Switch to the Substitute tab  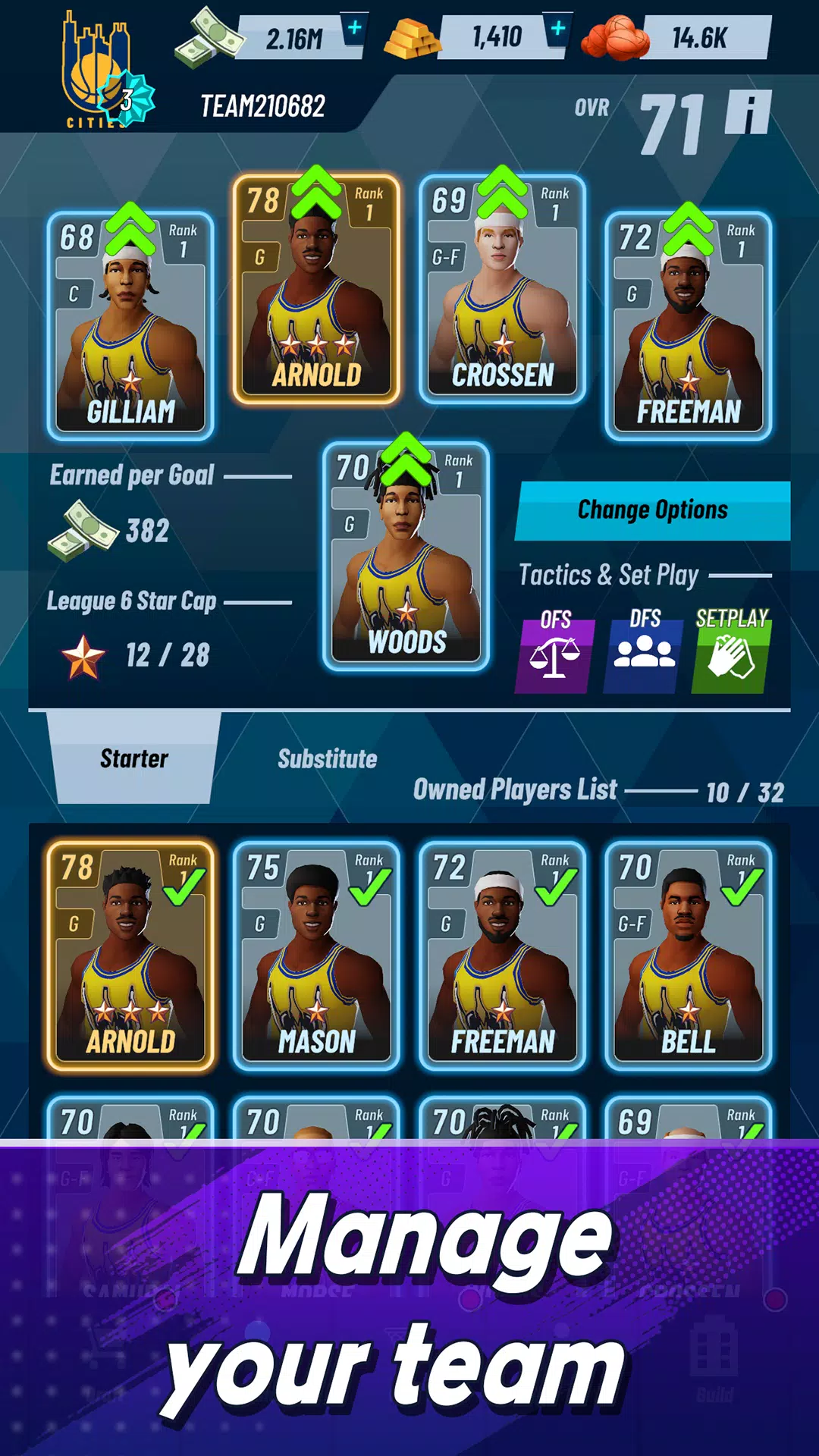pyautogui.click(x=327, y=758)
